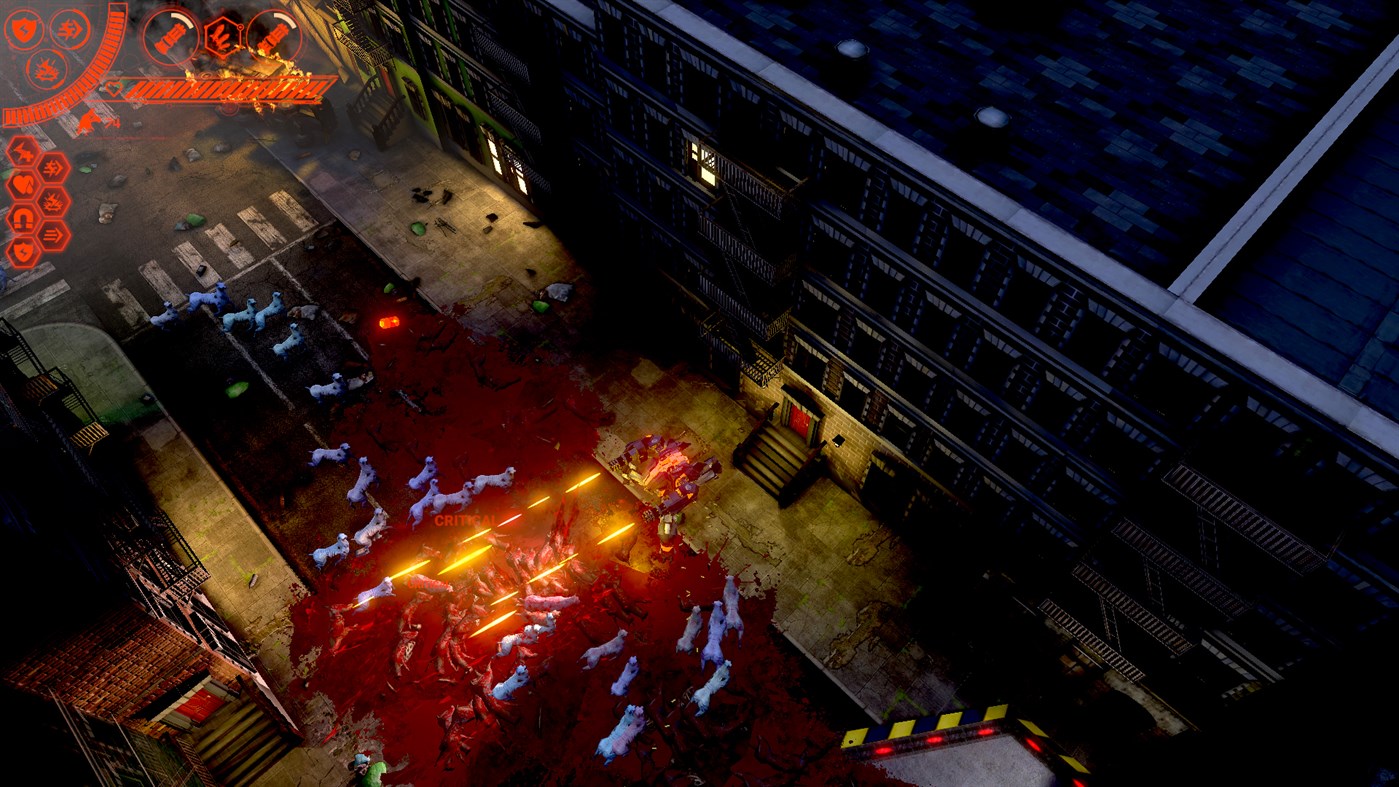The height and width of the screenshot is (787, 1399).
Task: Toggle the double-arrow buff circle top left
Action: click(x=68, y=28)
